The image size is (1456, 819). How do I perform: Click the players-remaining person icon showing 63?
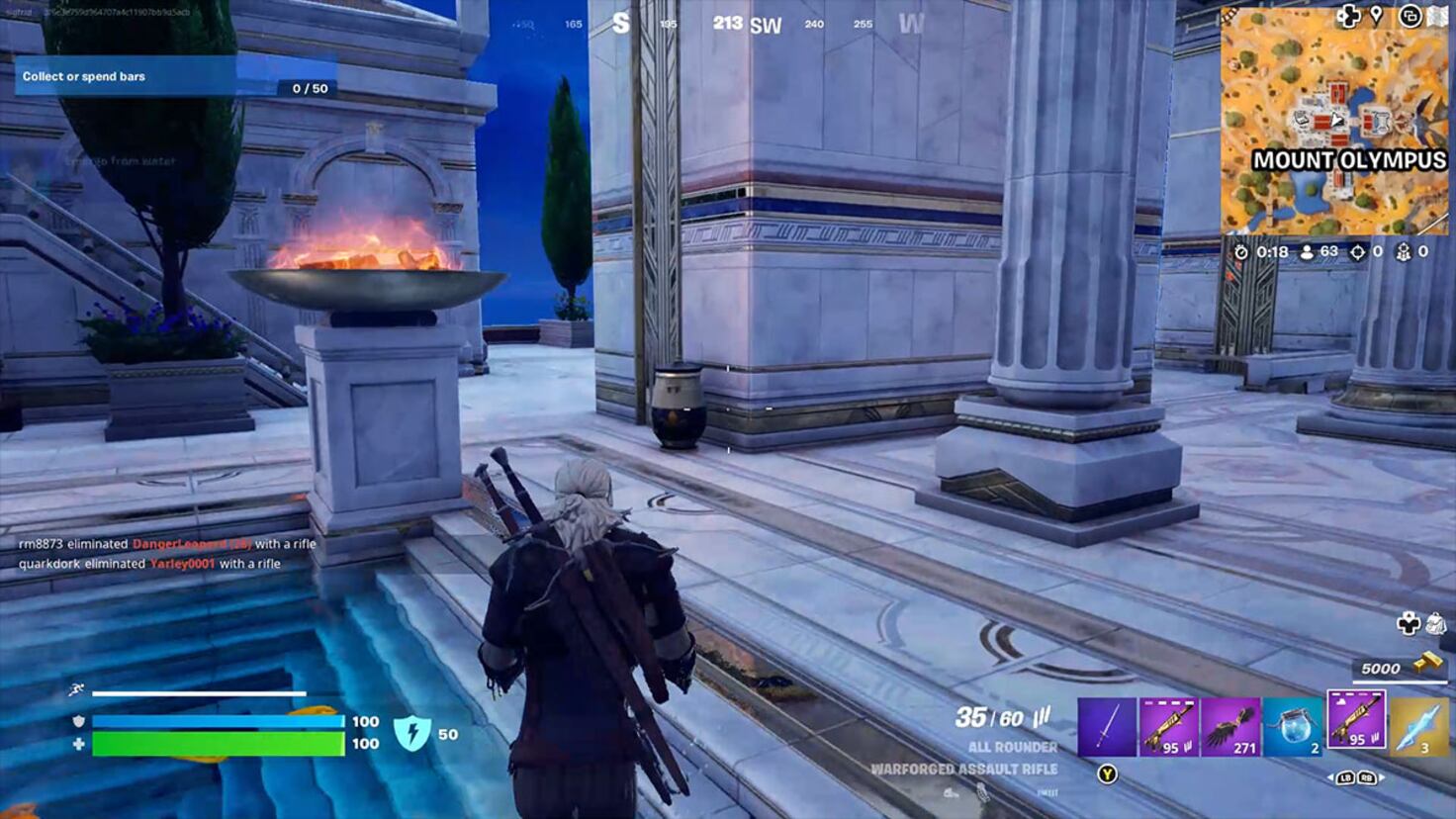click(1307, 253)
